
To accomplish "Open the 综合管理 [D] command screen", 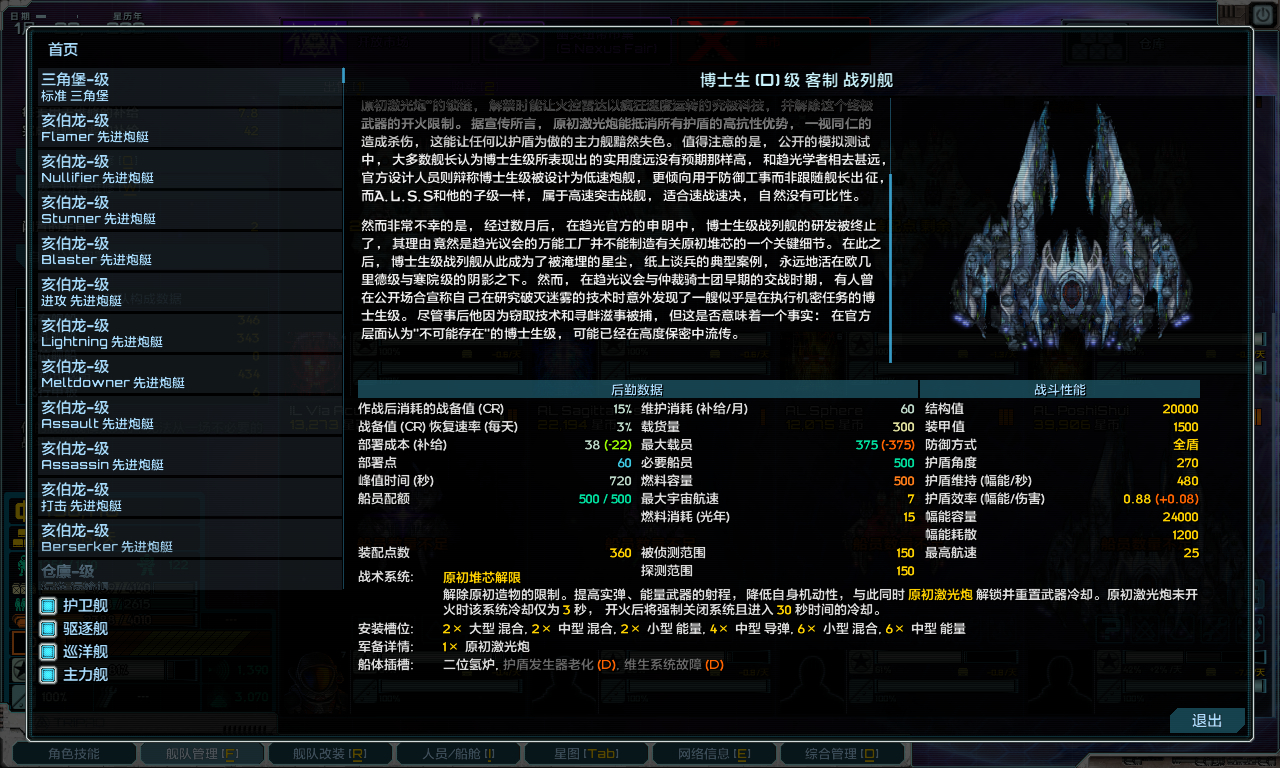I will (842, 755).
